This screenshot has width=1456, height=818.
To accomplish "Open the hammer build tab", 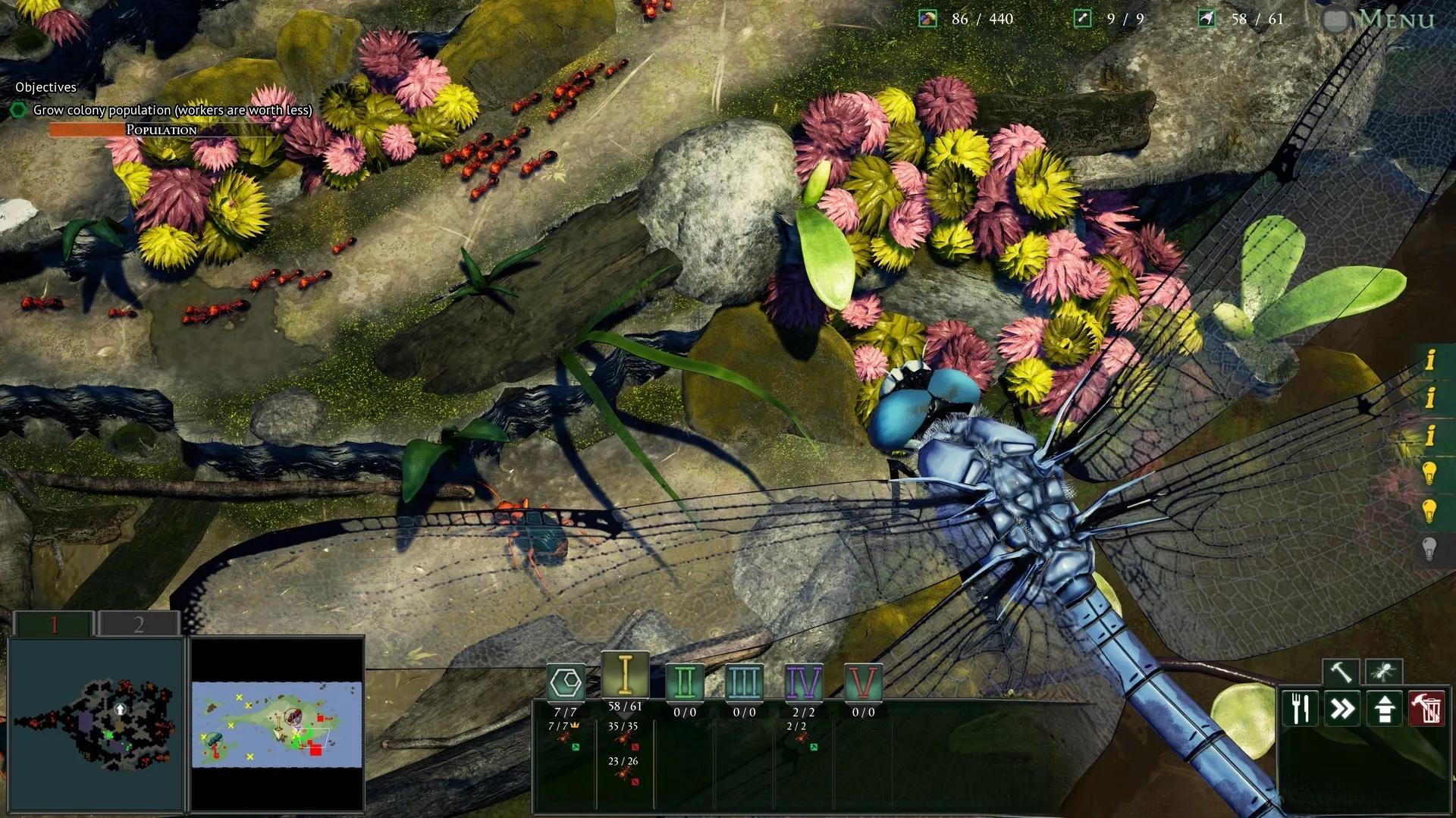I will (1341, 672).
